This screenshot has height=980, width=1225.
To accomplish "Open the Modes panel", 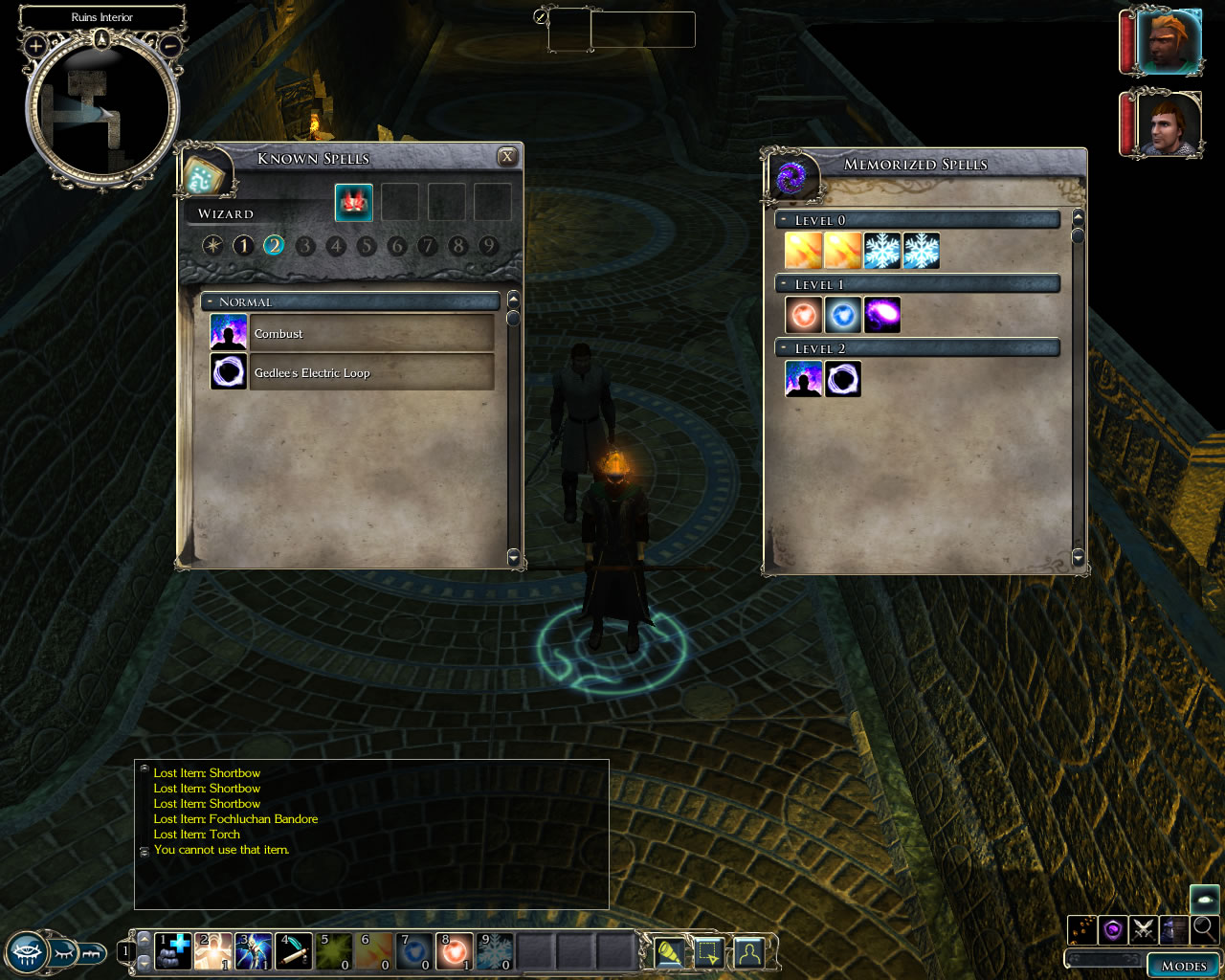I will (x=1183, y=965).
